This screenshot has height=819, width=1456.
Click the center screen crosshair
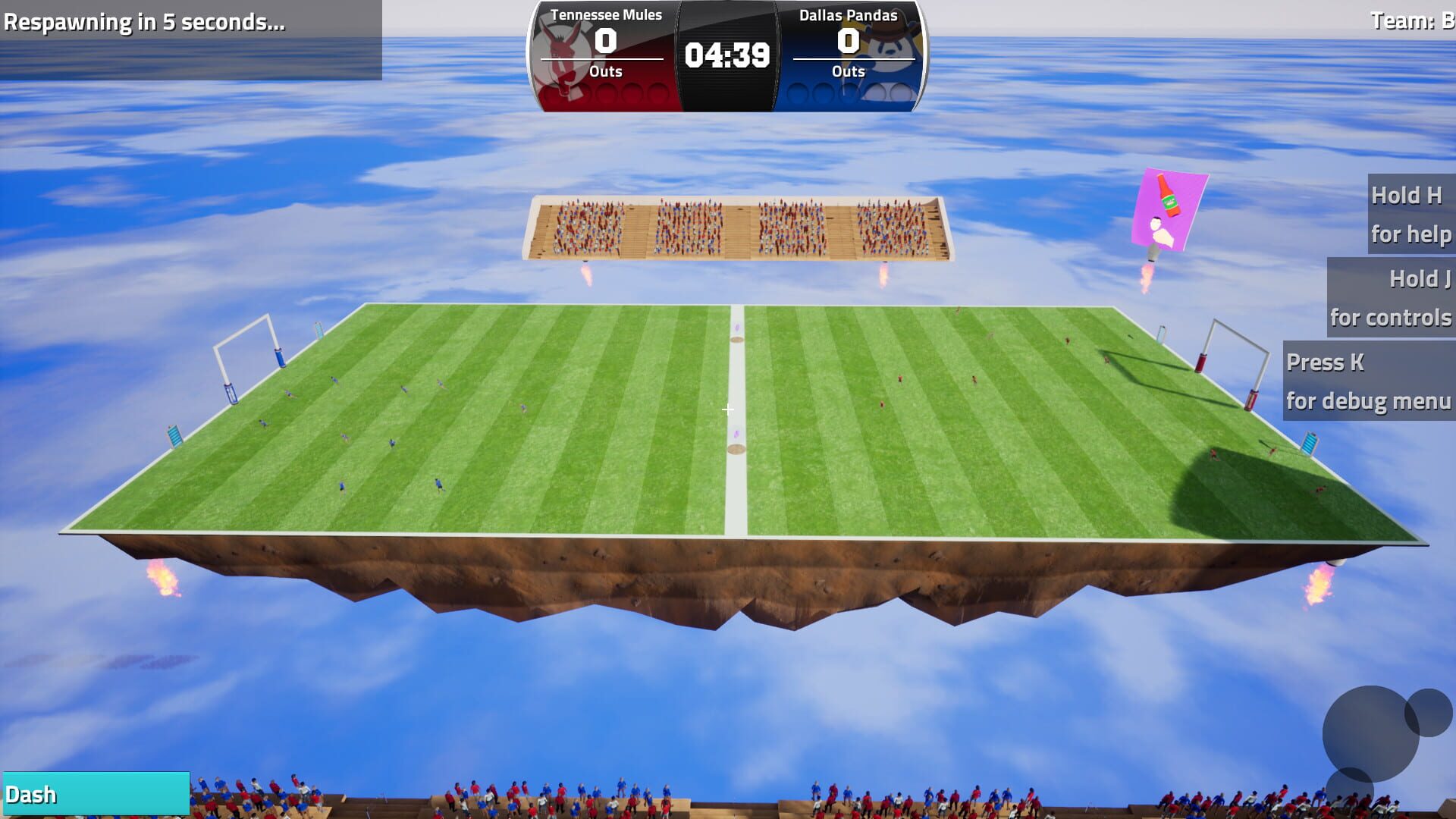pyautogui.click(x=727, y=409)
